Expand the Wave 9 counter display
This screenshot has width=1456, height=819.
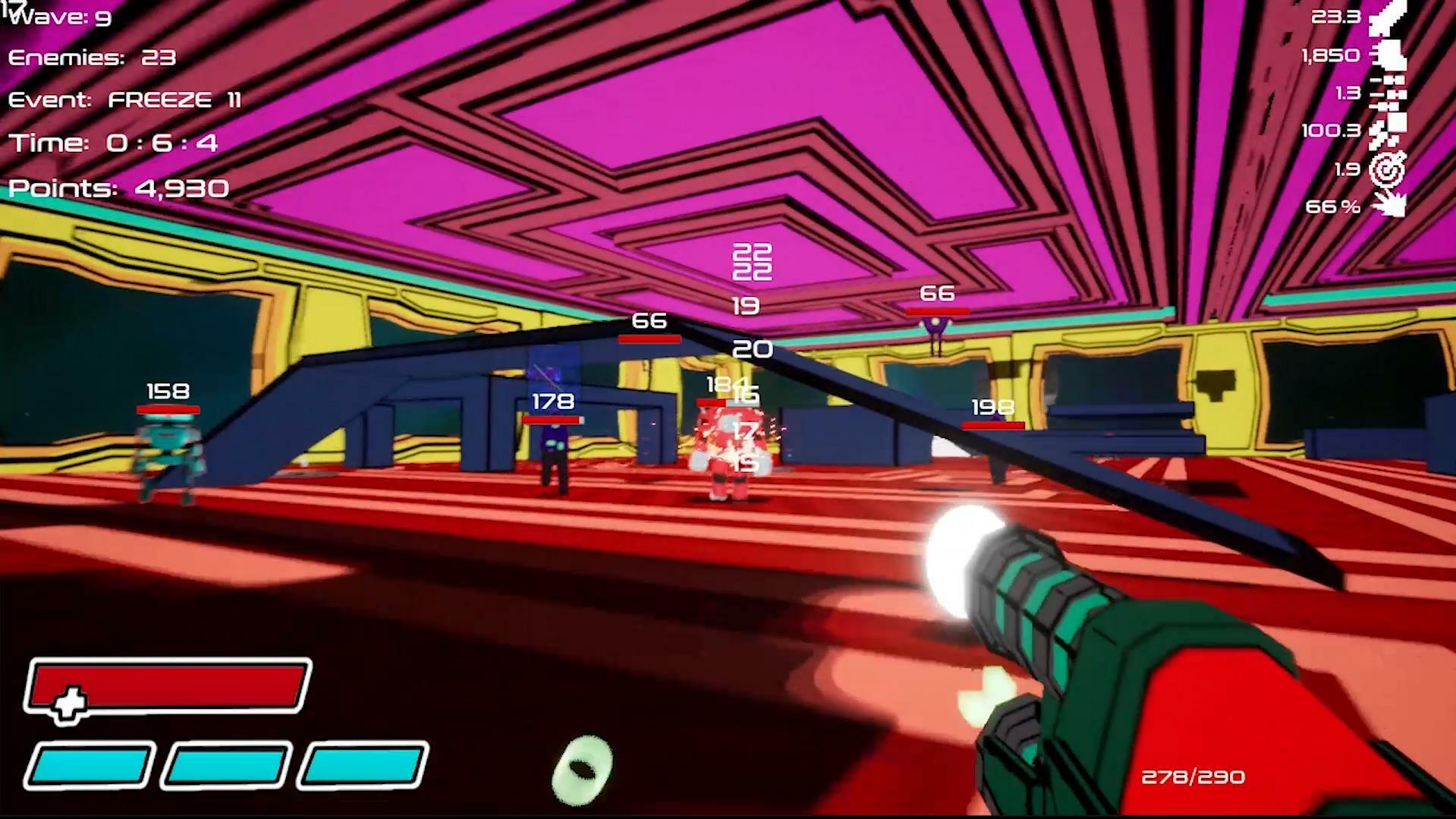(59, 17)
